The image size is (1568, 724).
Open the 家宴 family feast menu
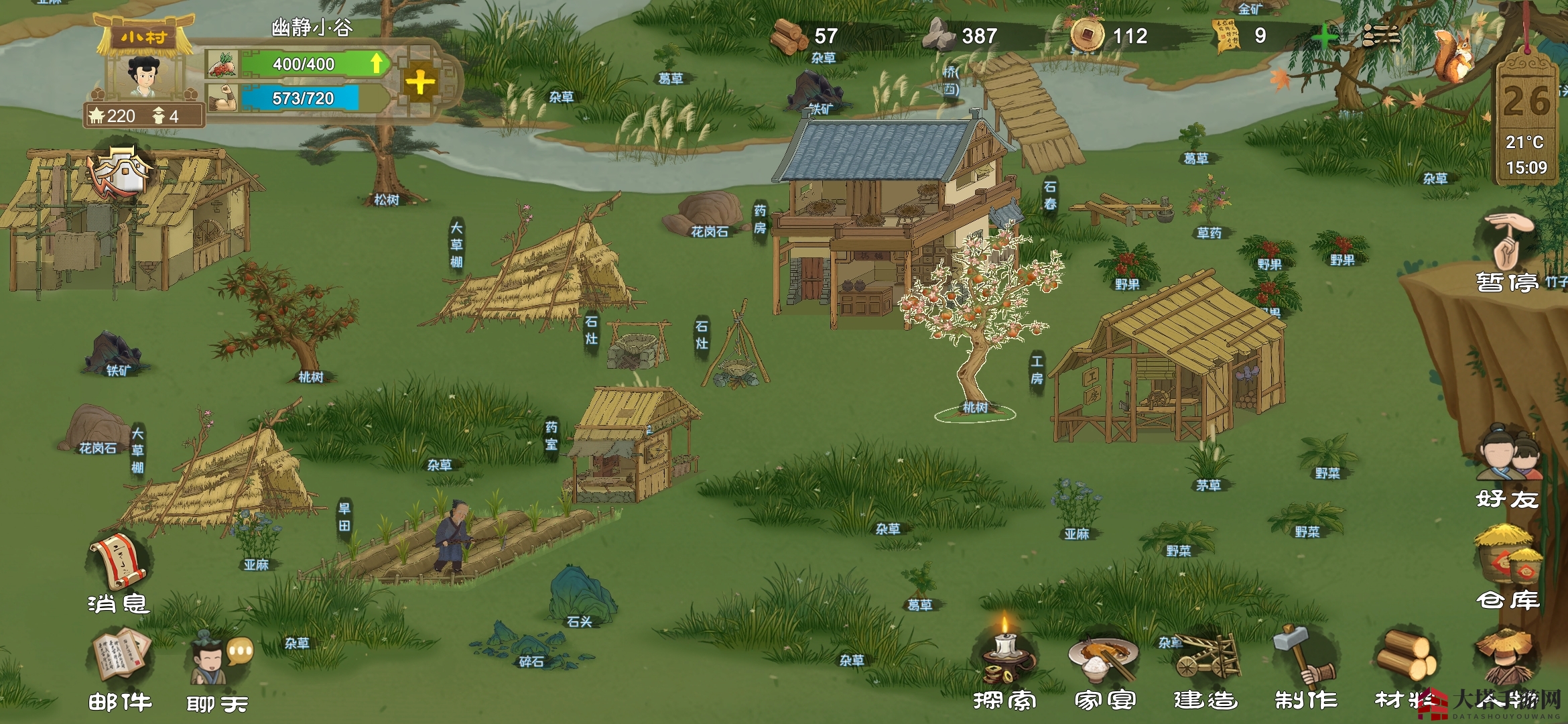click(x=1104, y=660)
